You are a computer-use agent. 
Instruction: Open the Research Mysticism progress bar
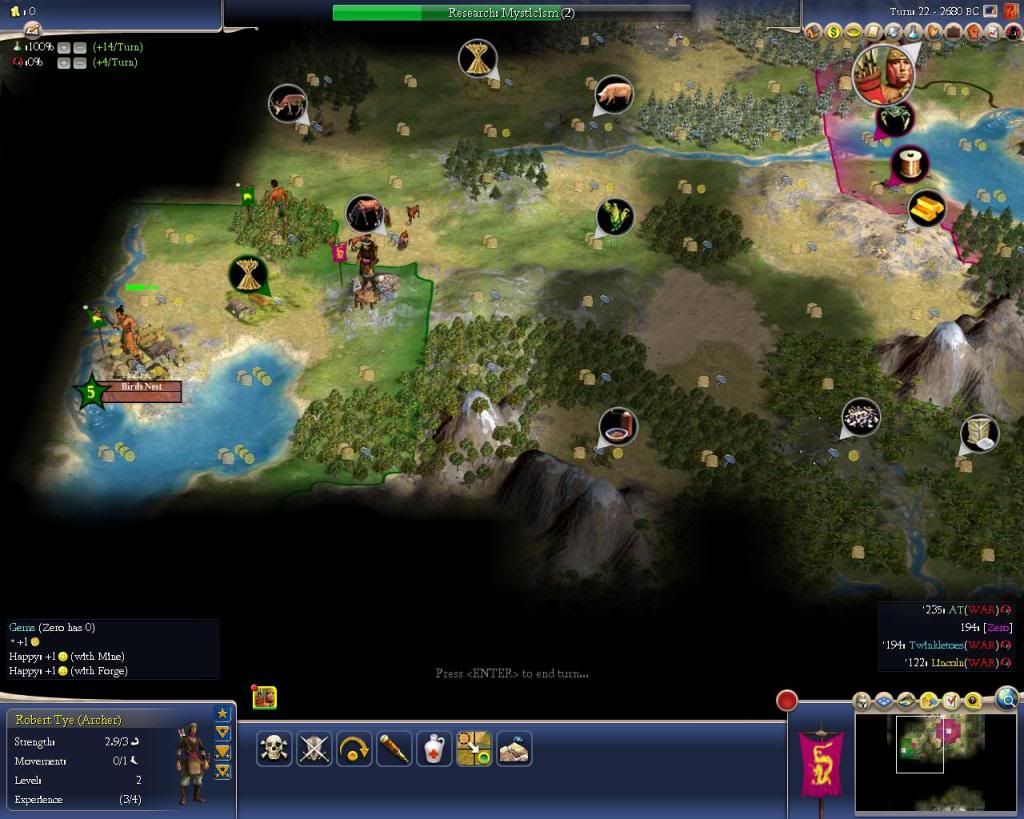(x=511, y=13)
